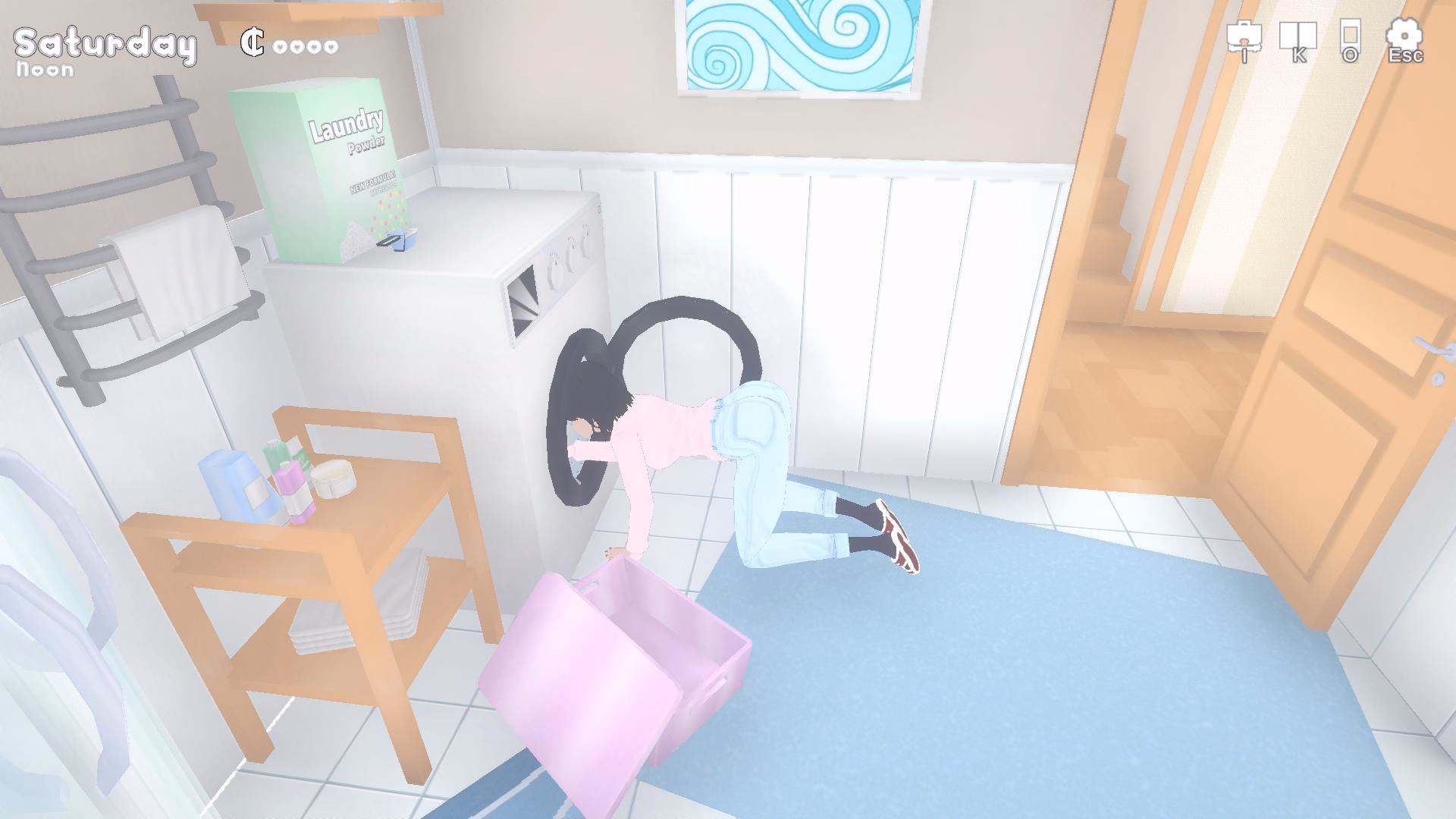Click the Noon time label
This screenshot has width=1456, height=819.
tap(43, 71)
